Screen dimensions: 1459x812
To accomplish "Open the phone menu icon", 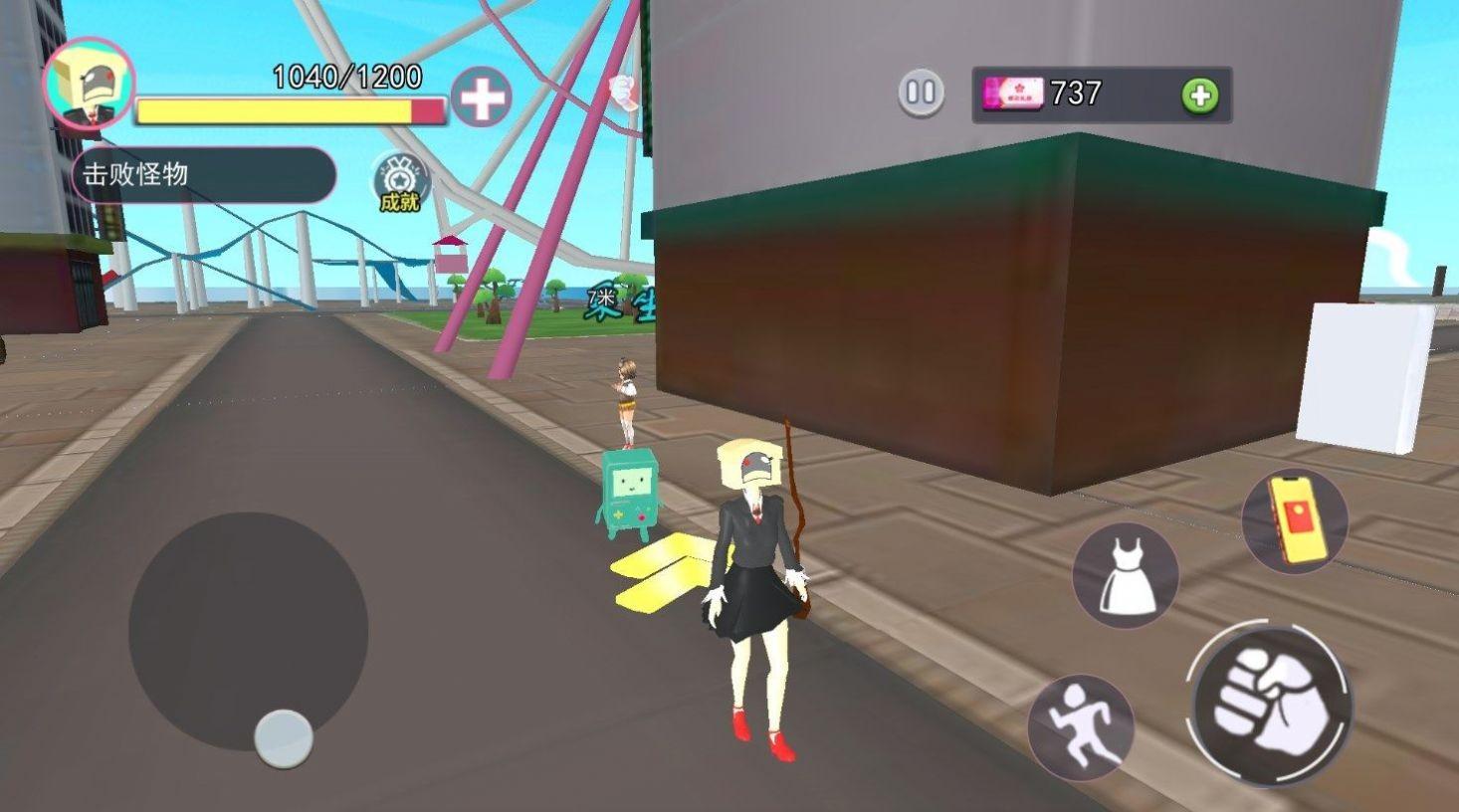I will point(1294,521).
